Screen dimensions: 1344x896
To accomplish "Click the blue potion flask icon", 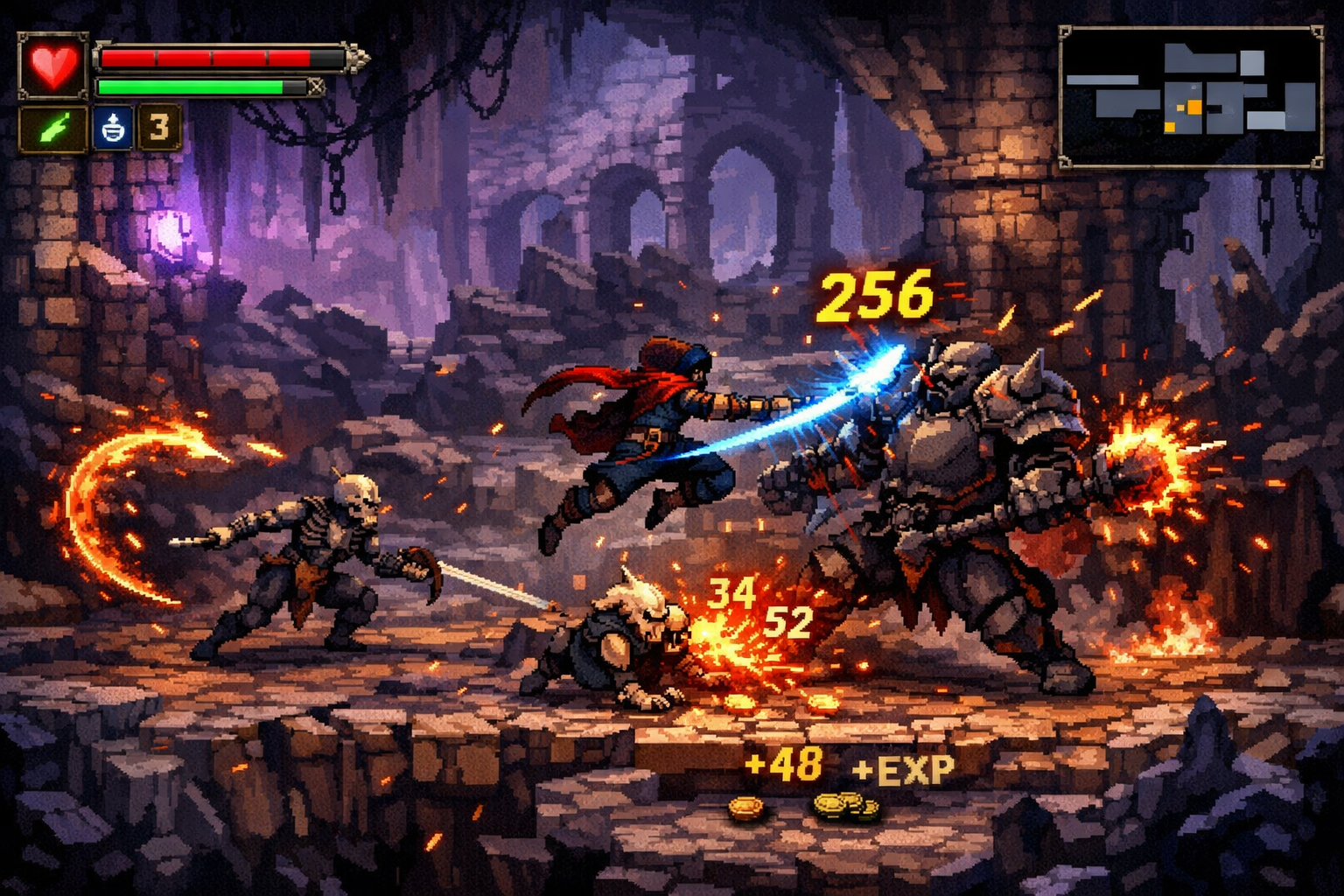I will (111, 129).
